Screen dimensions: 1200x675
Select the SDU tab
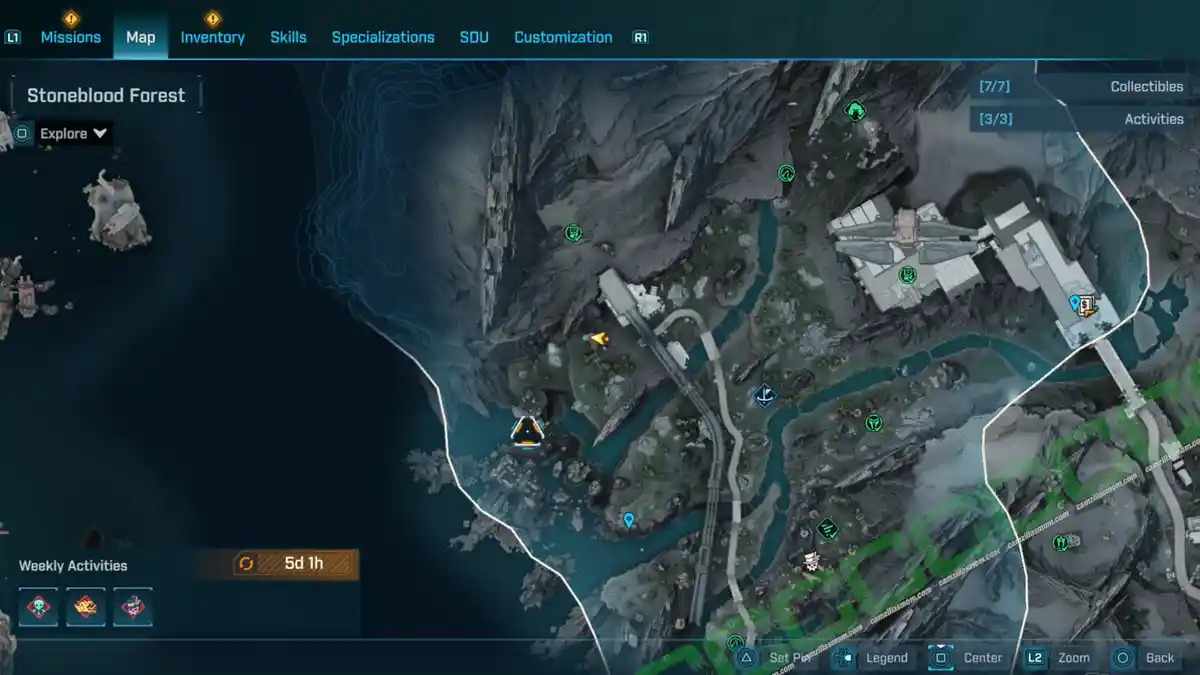(474, 37)
